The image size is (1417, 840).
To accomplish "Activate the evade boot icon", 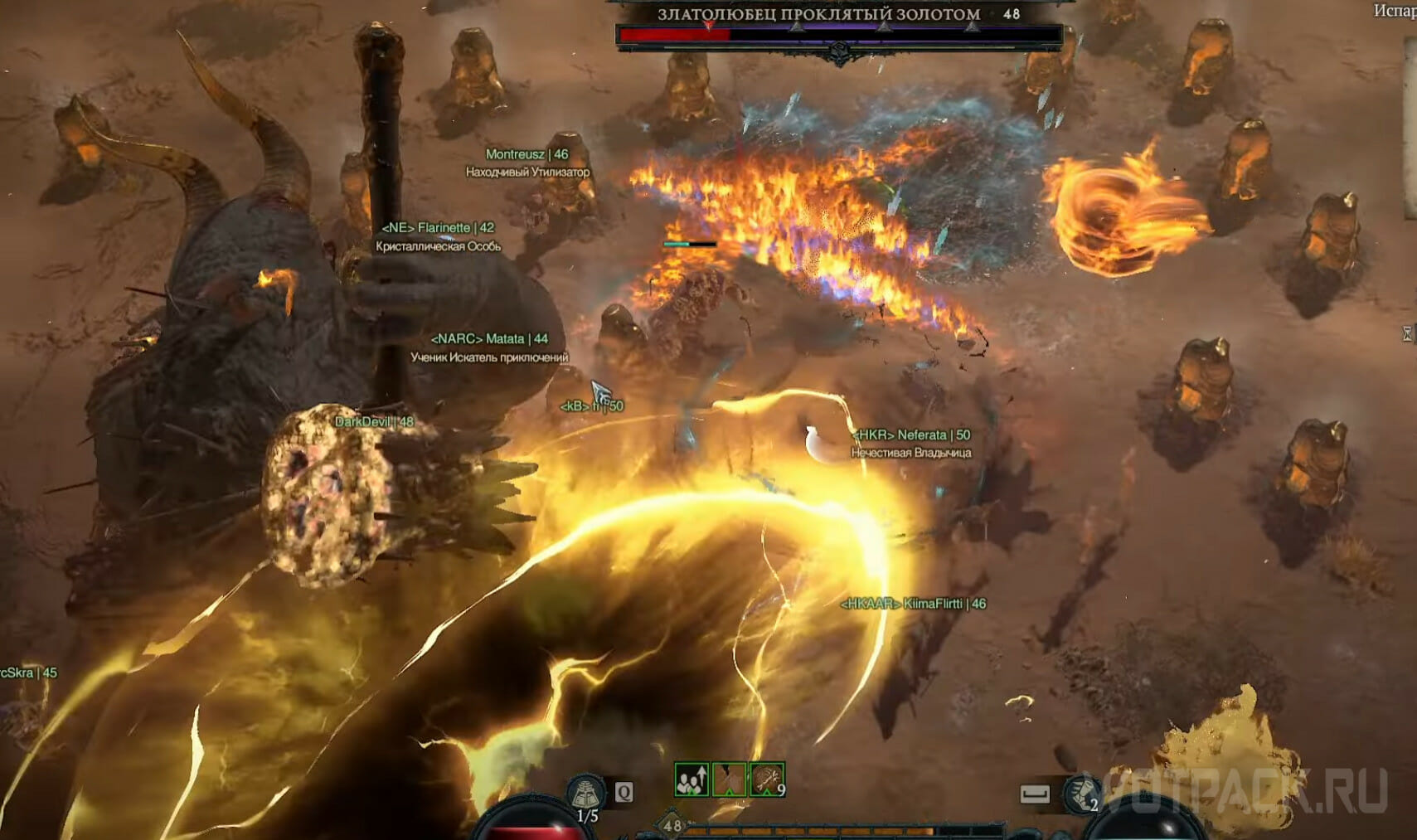I will tap(1082, 793).
